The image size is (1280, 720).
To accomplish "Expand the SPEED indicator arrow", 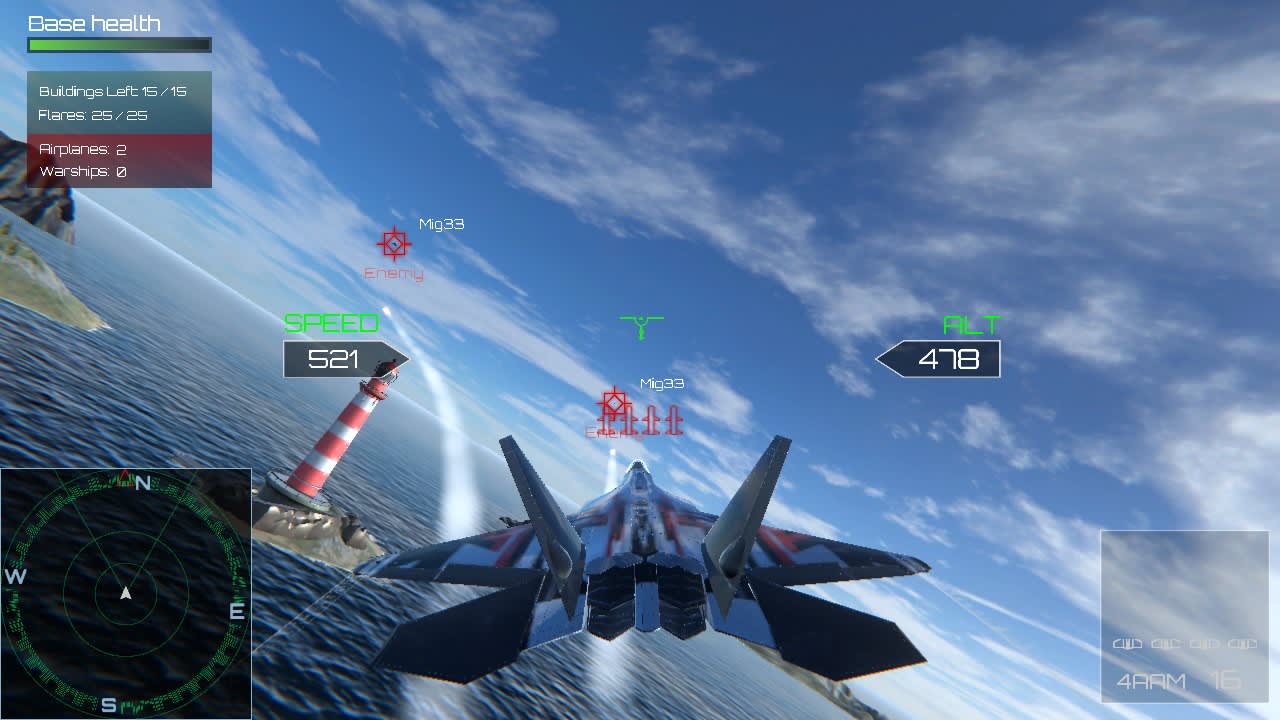I will tap(345, 358).
